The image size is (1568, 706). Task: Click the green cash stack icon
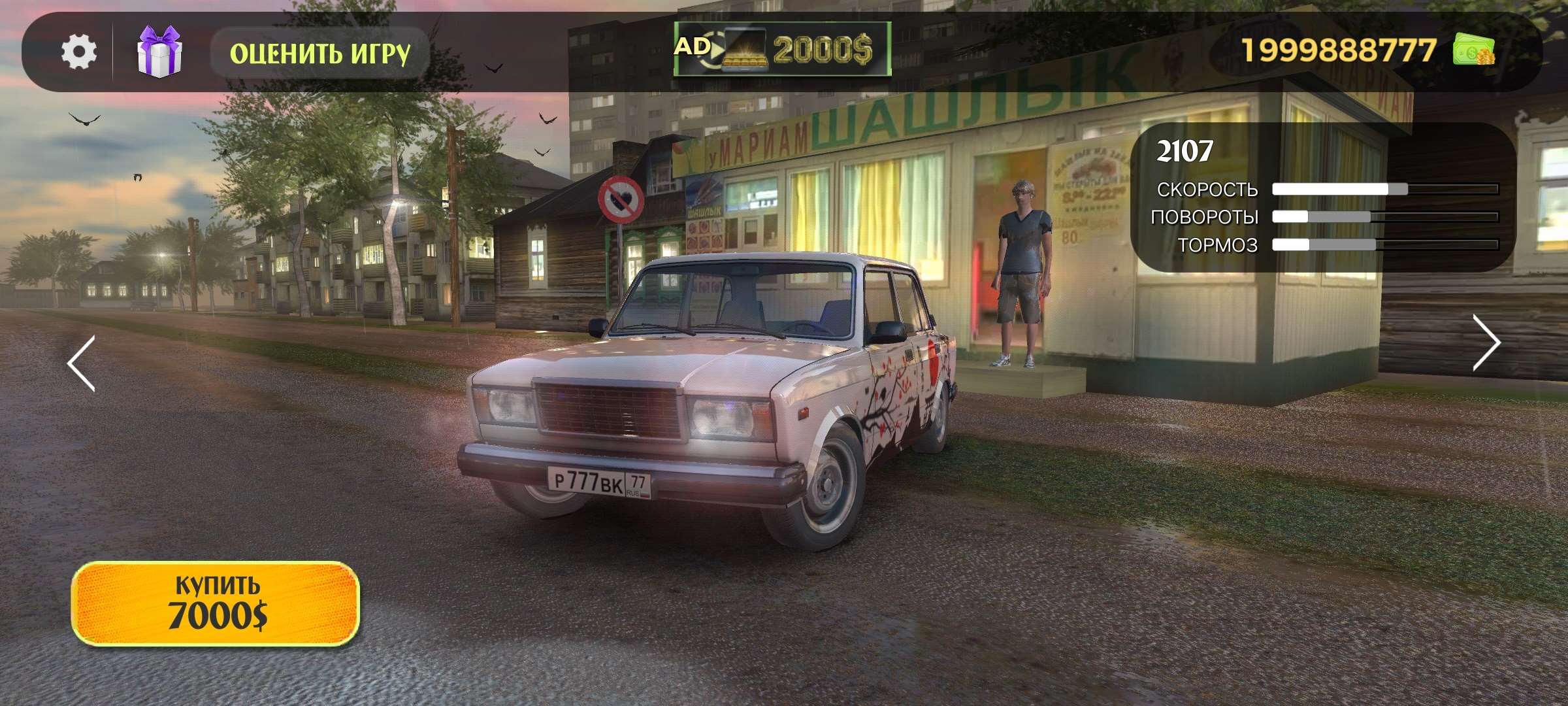[x=1474, y=50]
